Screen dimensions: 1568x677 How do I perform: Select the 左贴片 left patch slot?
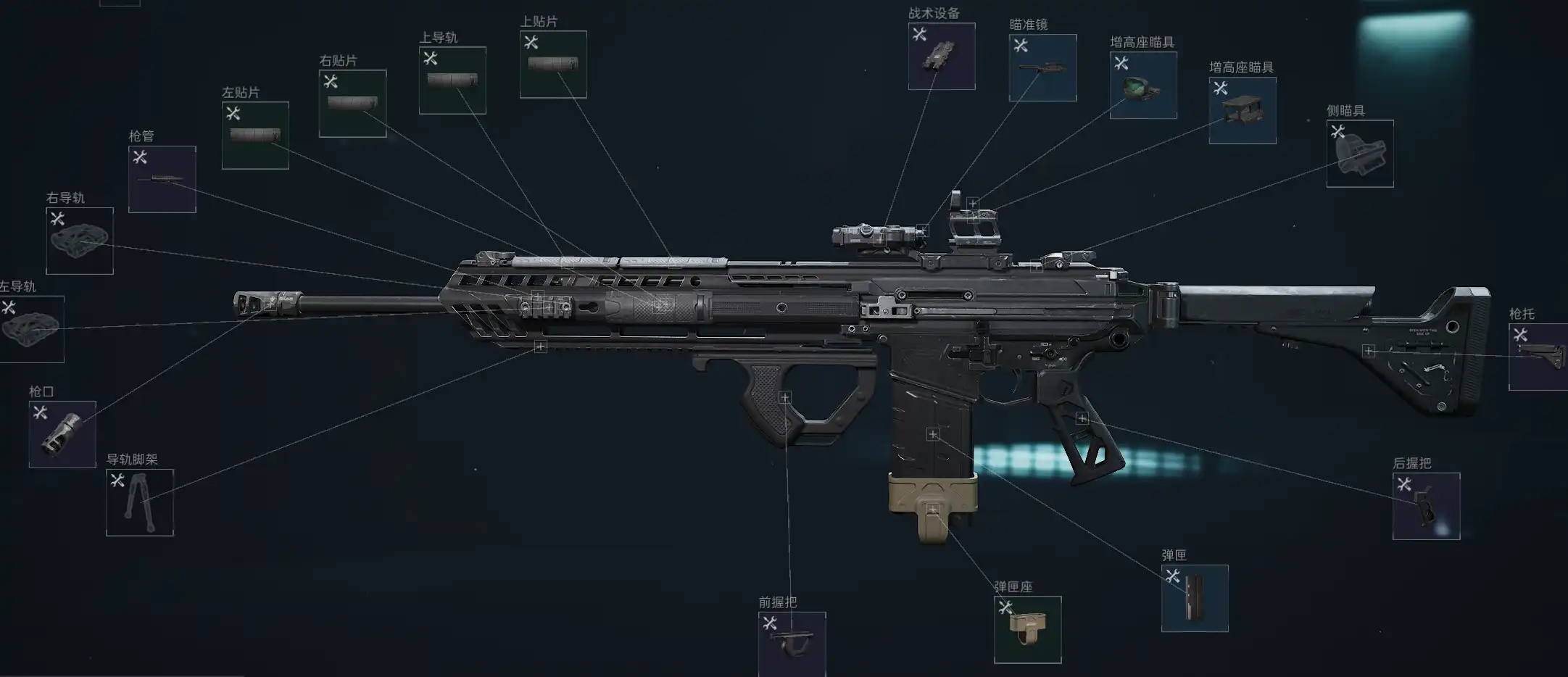point(255,136)
